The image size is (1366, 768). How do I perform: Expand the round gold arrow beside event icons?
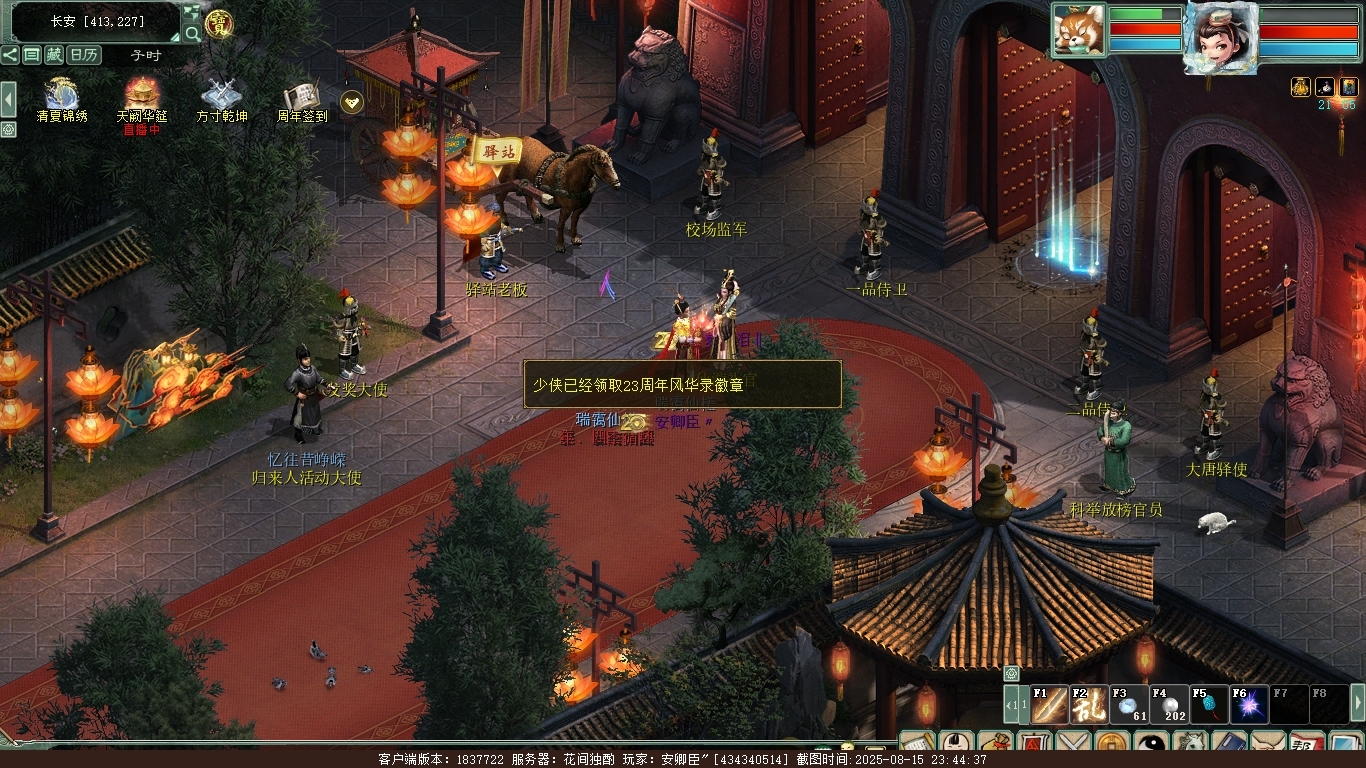tap(351, 101)
